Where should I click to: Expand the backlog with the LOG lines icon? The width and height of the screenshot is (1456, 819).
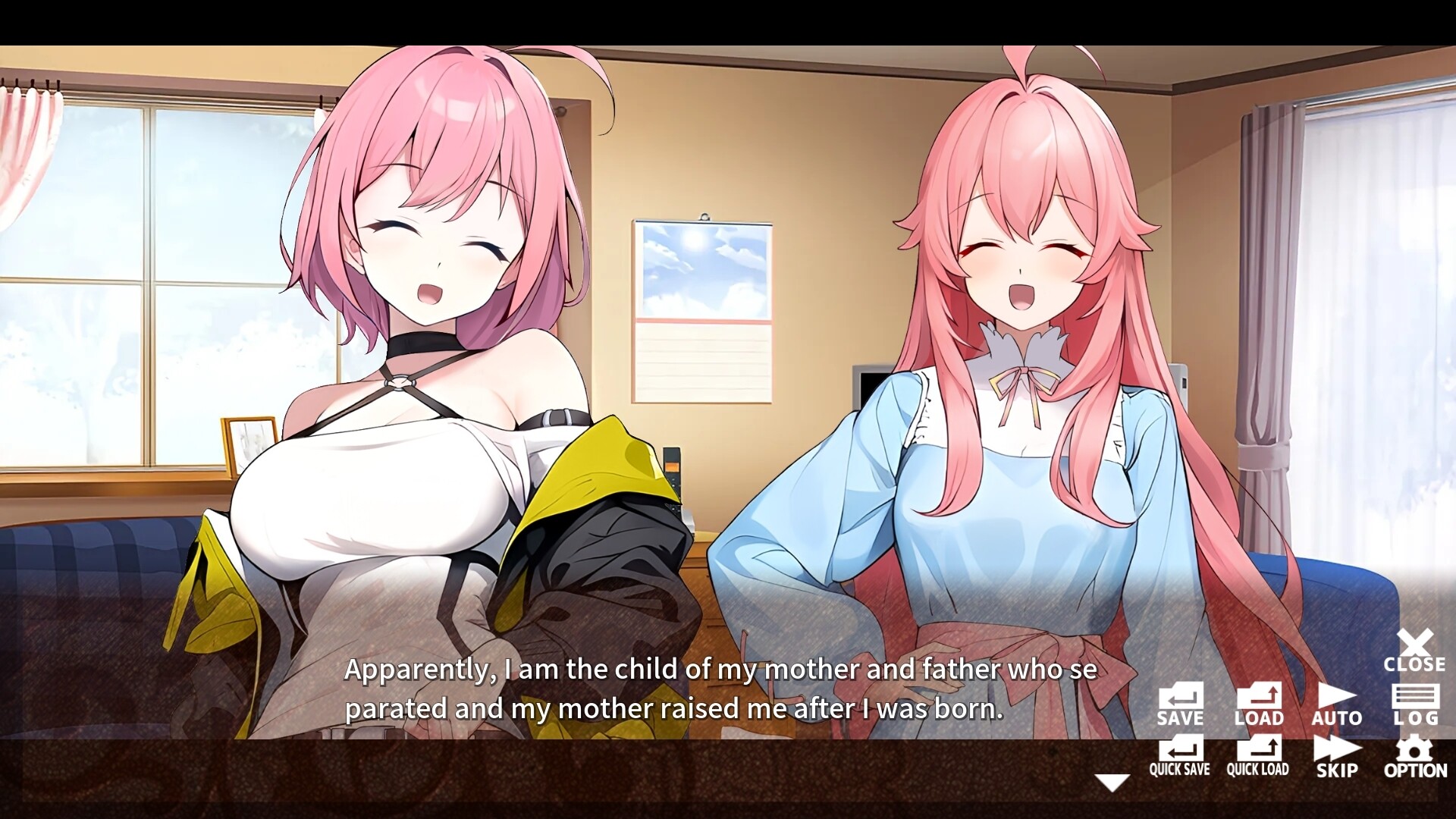tap(1415, 696)
